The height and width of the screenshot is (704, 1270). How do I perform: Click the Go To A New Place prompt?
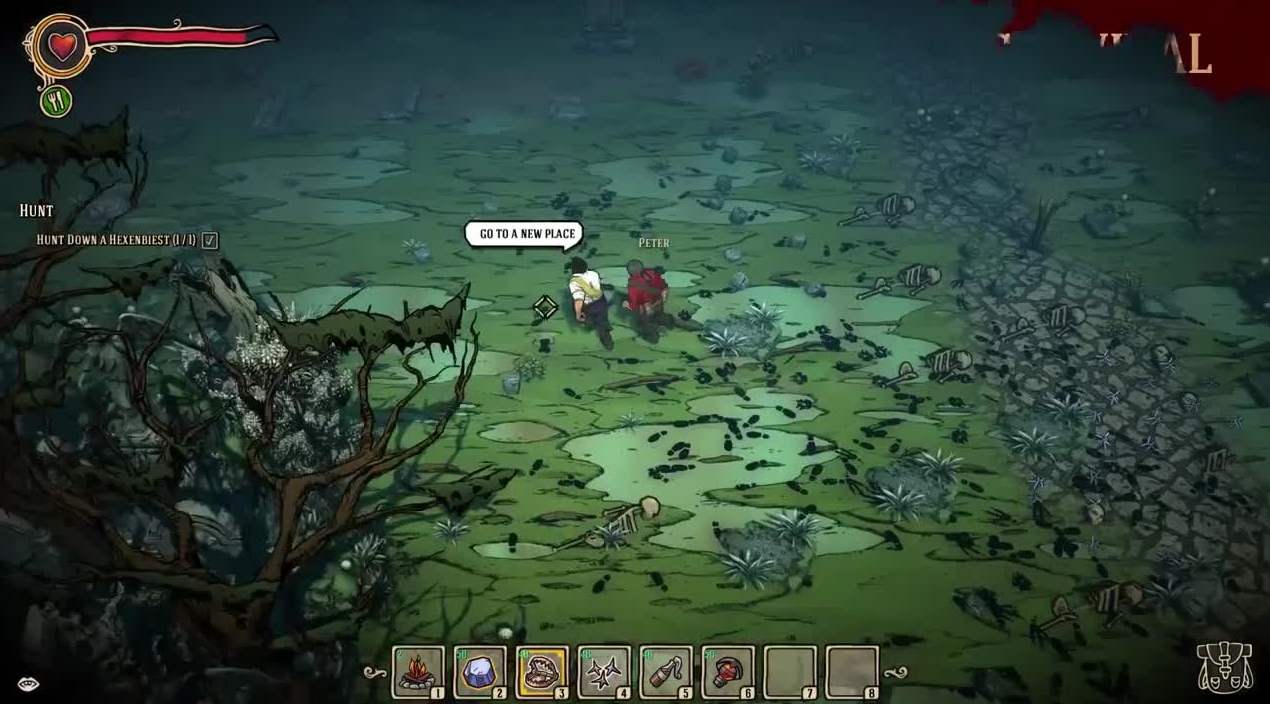(x=527, y=234)
